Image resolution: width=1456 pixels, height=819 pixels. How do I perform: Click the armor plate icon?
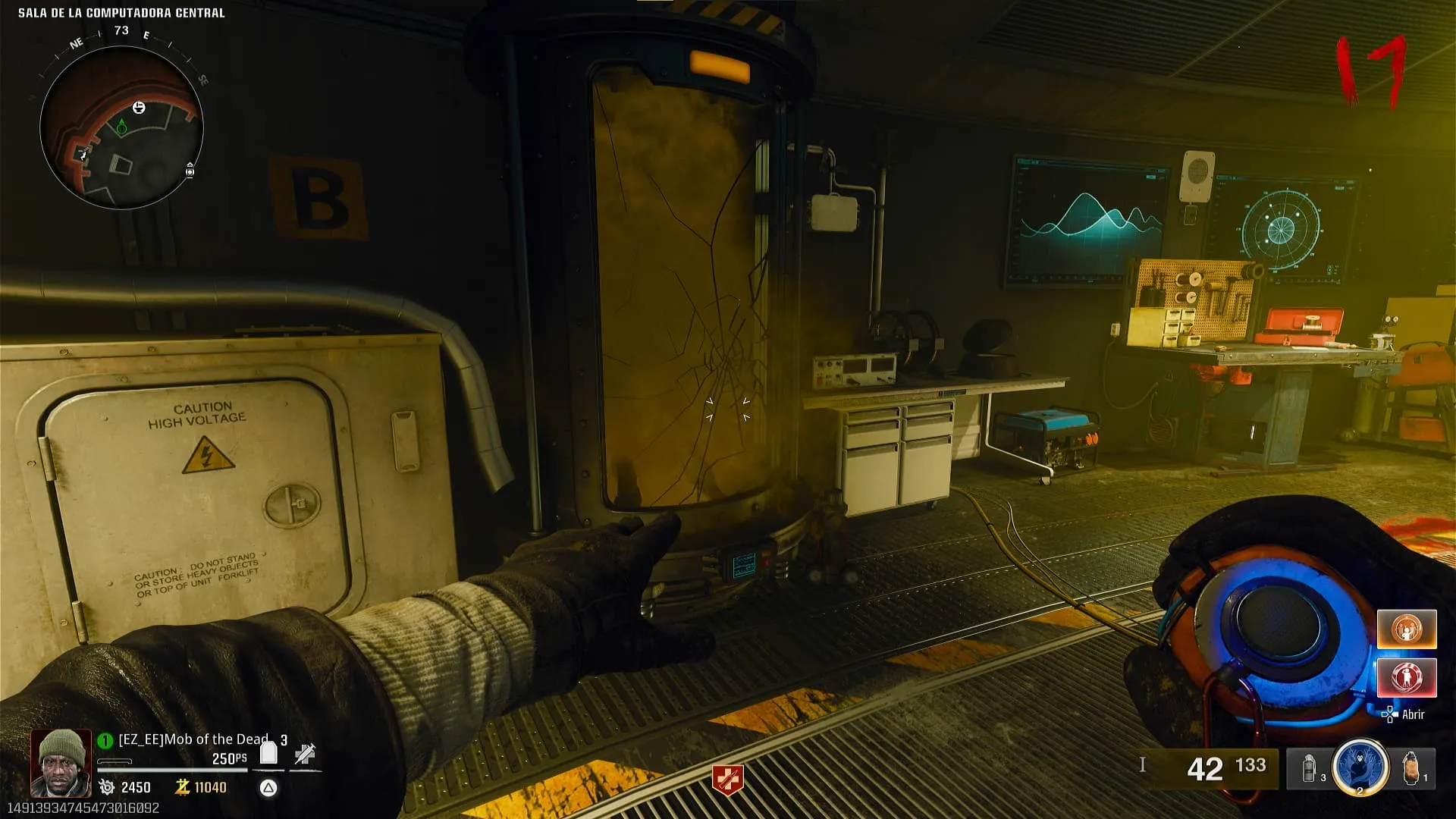click(x=268, y=753)
